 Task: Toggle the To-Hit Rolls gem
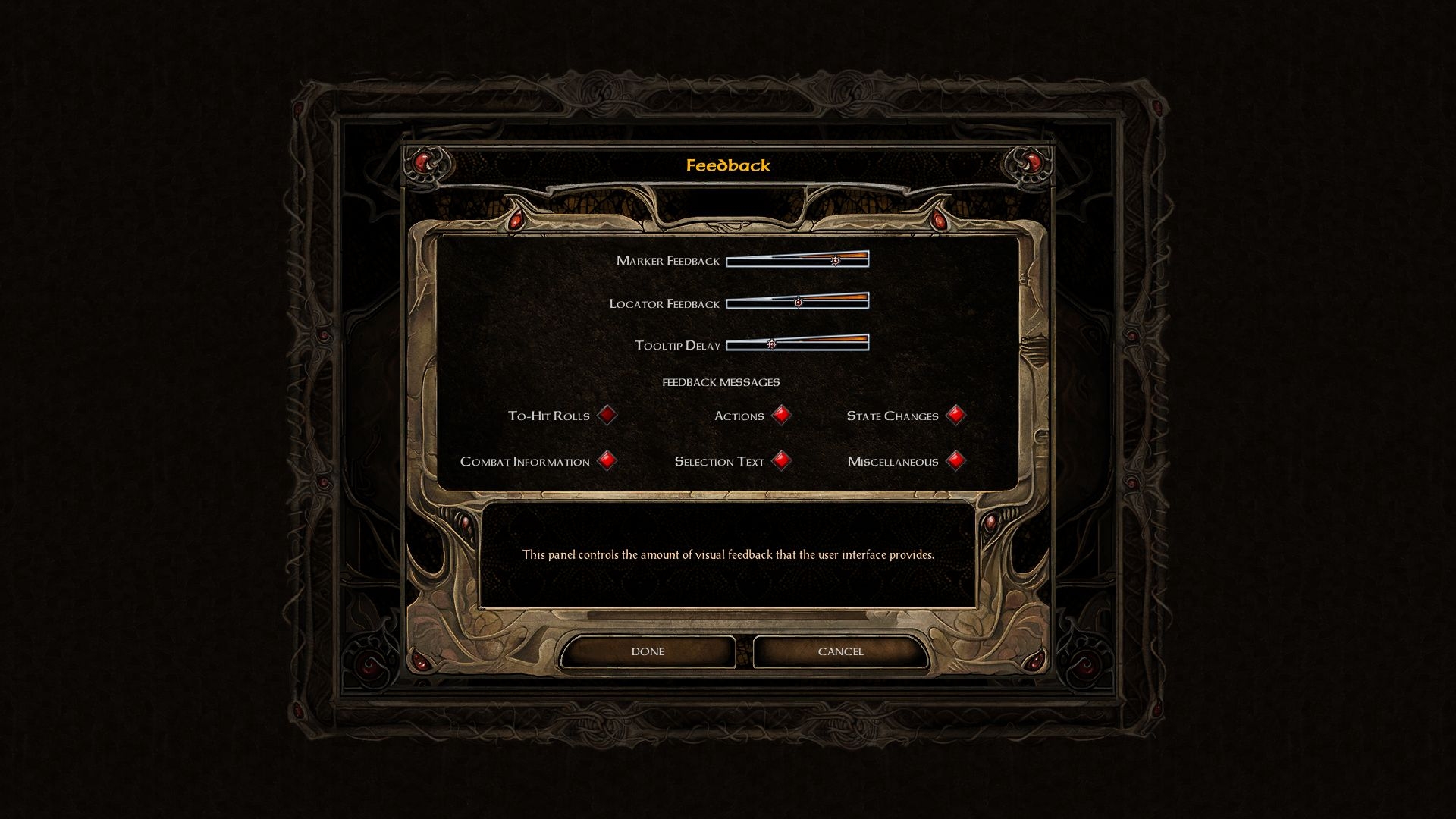click(x=607, y=415)
